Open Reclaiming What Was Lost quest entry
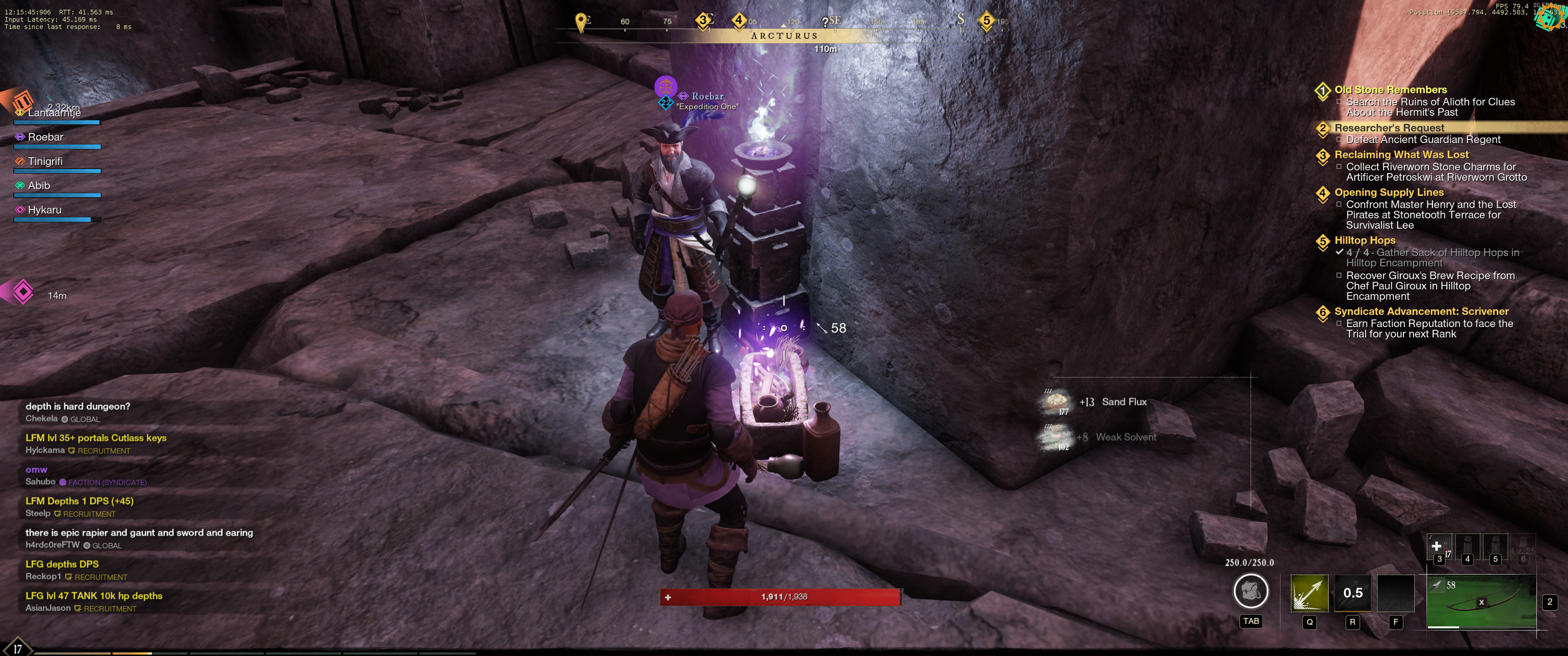The width and height of the screenshot is (1568, 656). point(1401,154)
